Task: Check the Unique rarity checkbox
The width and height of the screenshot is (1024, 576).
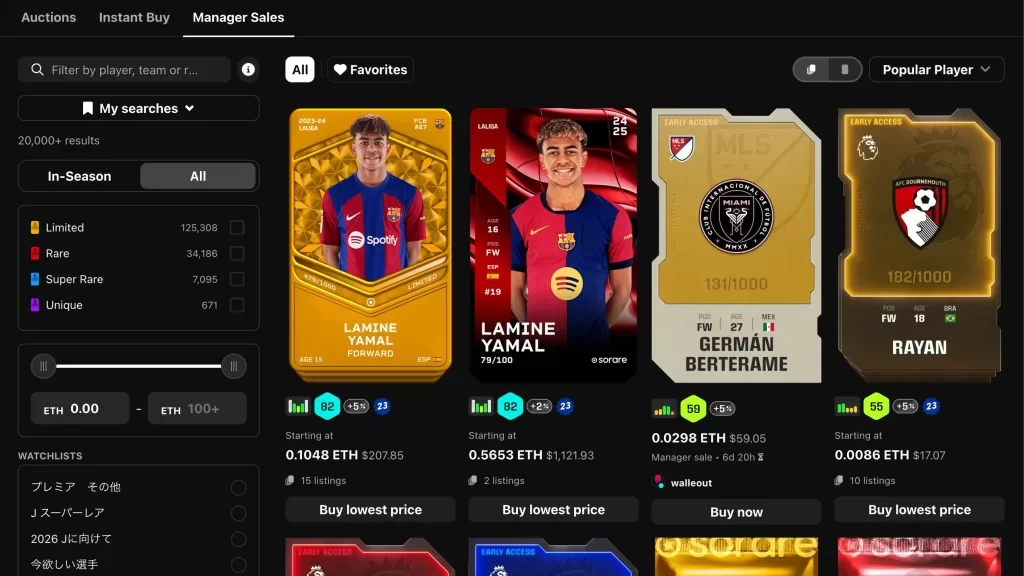Action: [x=237, y=306]
